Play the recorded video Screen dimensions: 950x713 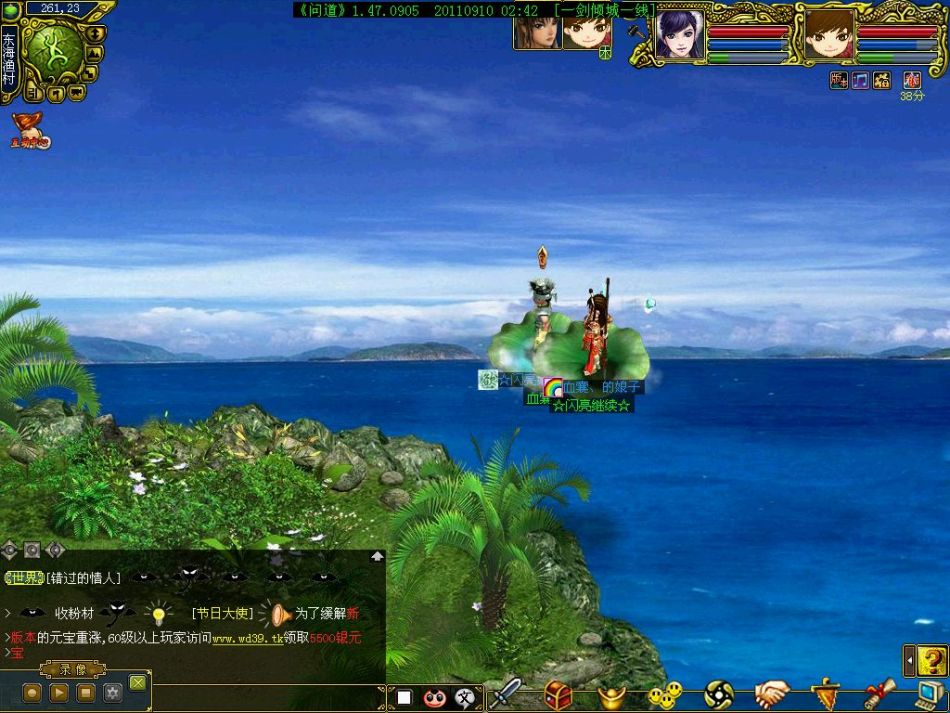[59, 692]
